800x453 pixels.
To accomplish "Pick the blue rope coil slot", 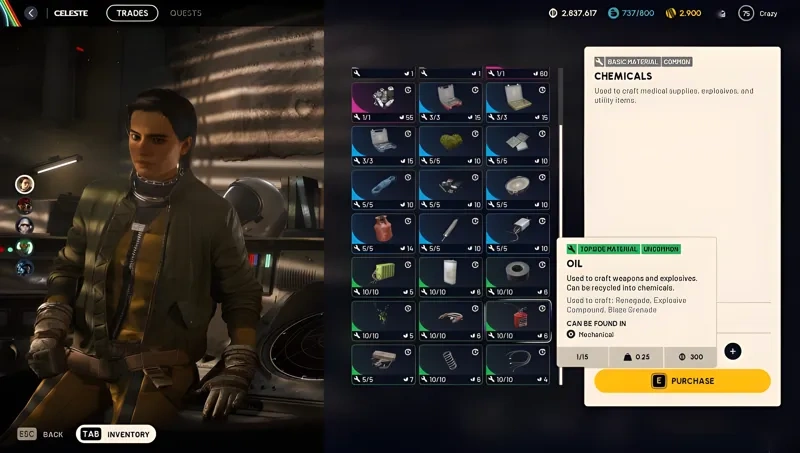I will point(383,189).
